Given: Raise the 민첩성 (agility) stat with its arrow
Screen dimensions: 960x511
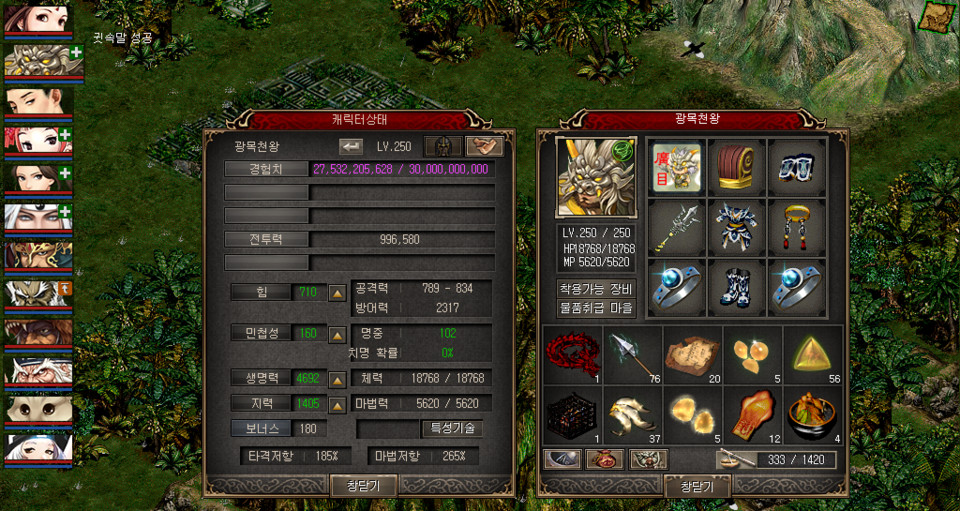Looking at the screenshot, I should pos(338,333).
